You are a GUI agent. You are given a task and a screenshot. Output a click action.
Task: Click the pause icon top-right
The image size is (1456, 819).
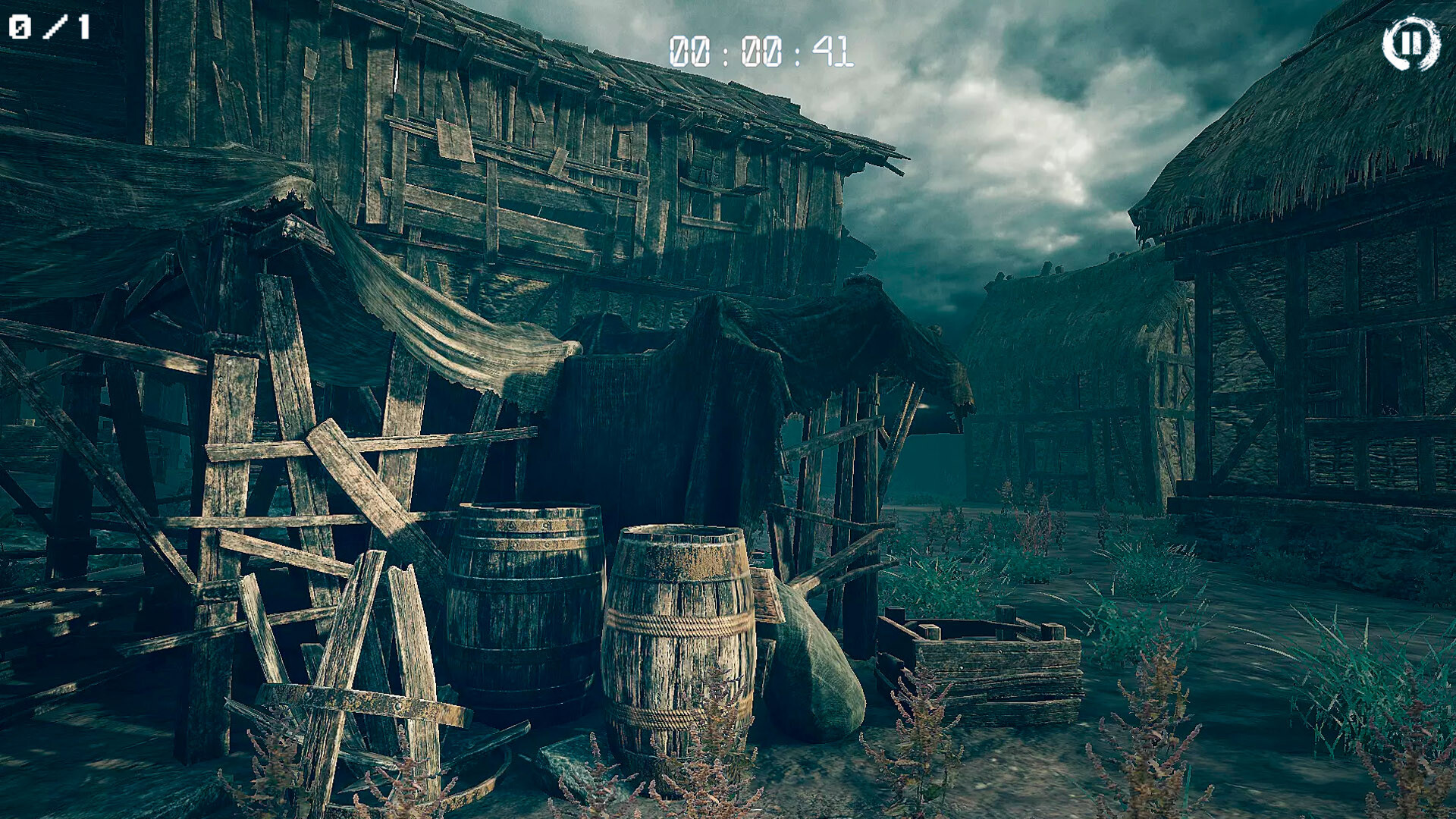pos(1412,45)
